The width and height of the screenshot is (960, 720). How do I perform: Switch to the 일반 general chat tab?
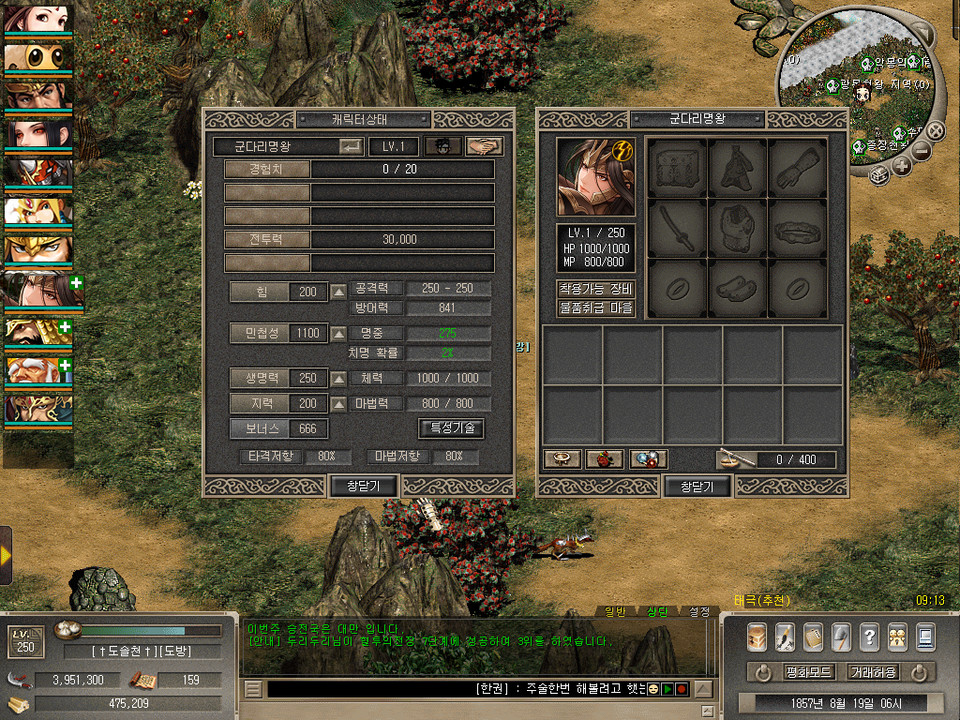coord(615,611)
